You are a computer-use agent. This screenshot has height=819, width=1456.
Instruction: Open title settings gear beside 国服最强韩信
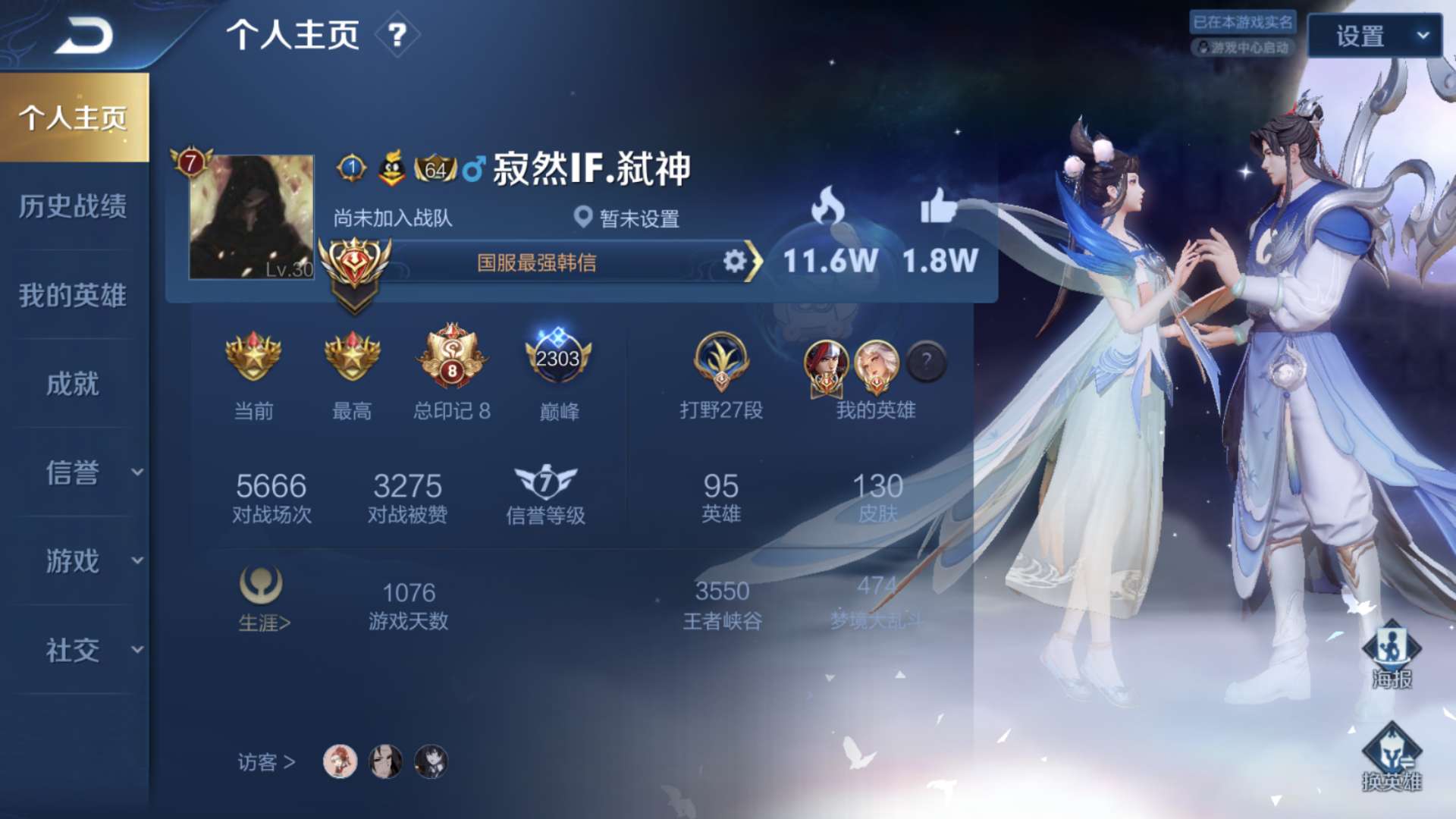[x=734, y=262]
